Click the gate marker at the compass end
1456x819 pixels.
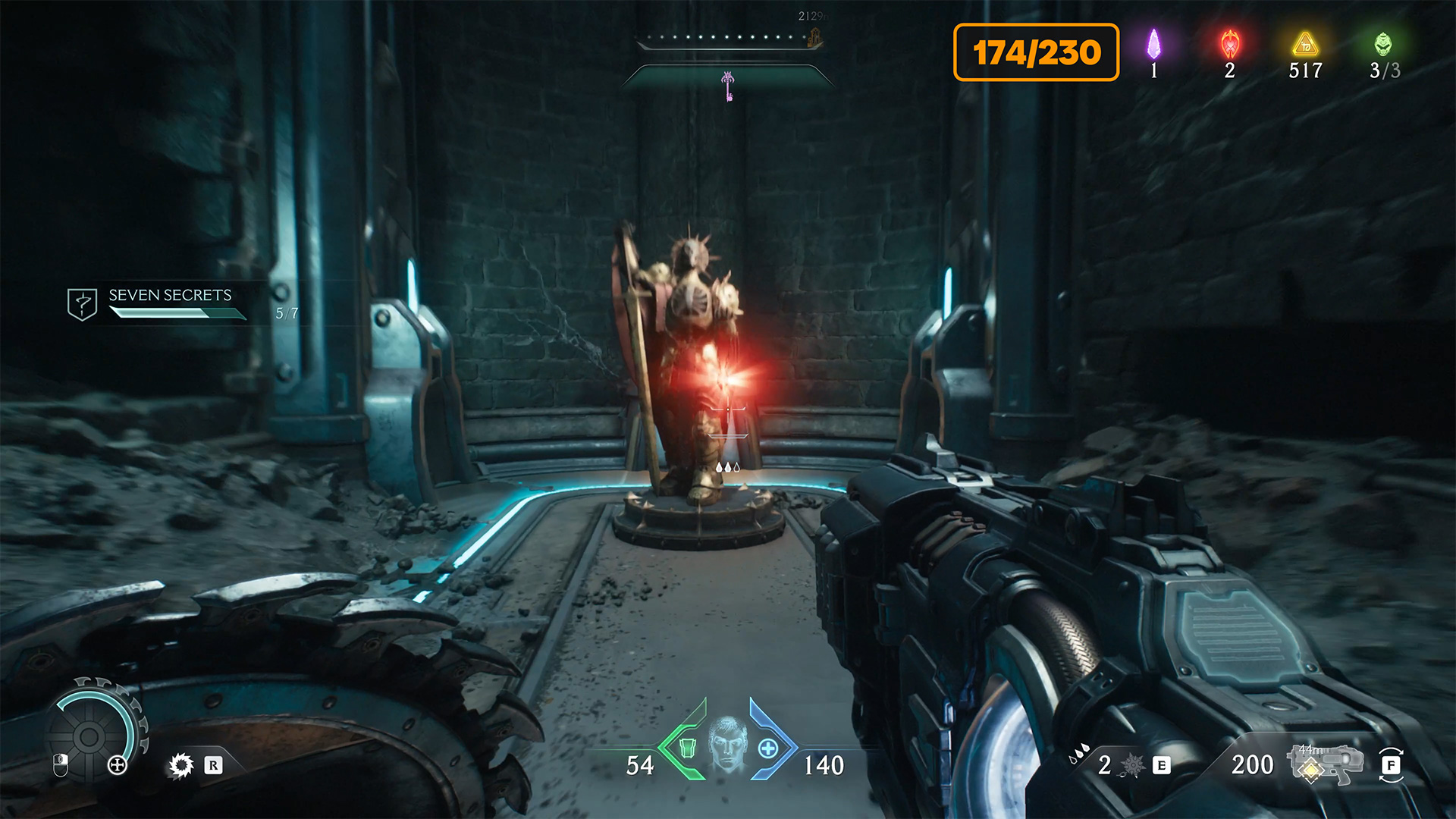(815, 38)
